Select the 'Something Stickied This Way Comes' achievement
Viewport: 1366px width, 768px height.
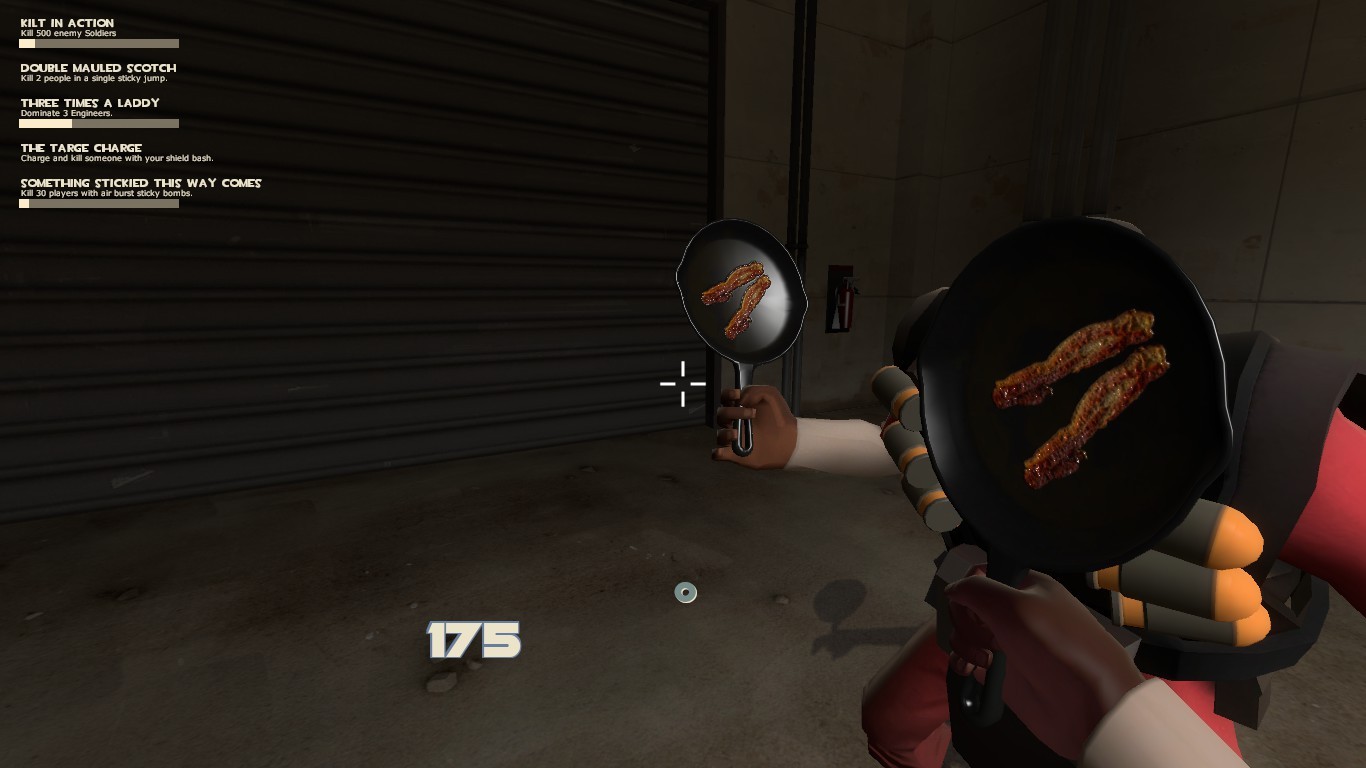tap(138, 183)
